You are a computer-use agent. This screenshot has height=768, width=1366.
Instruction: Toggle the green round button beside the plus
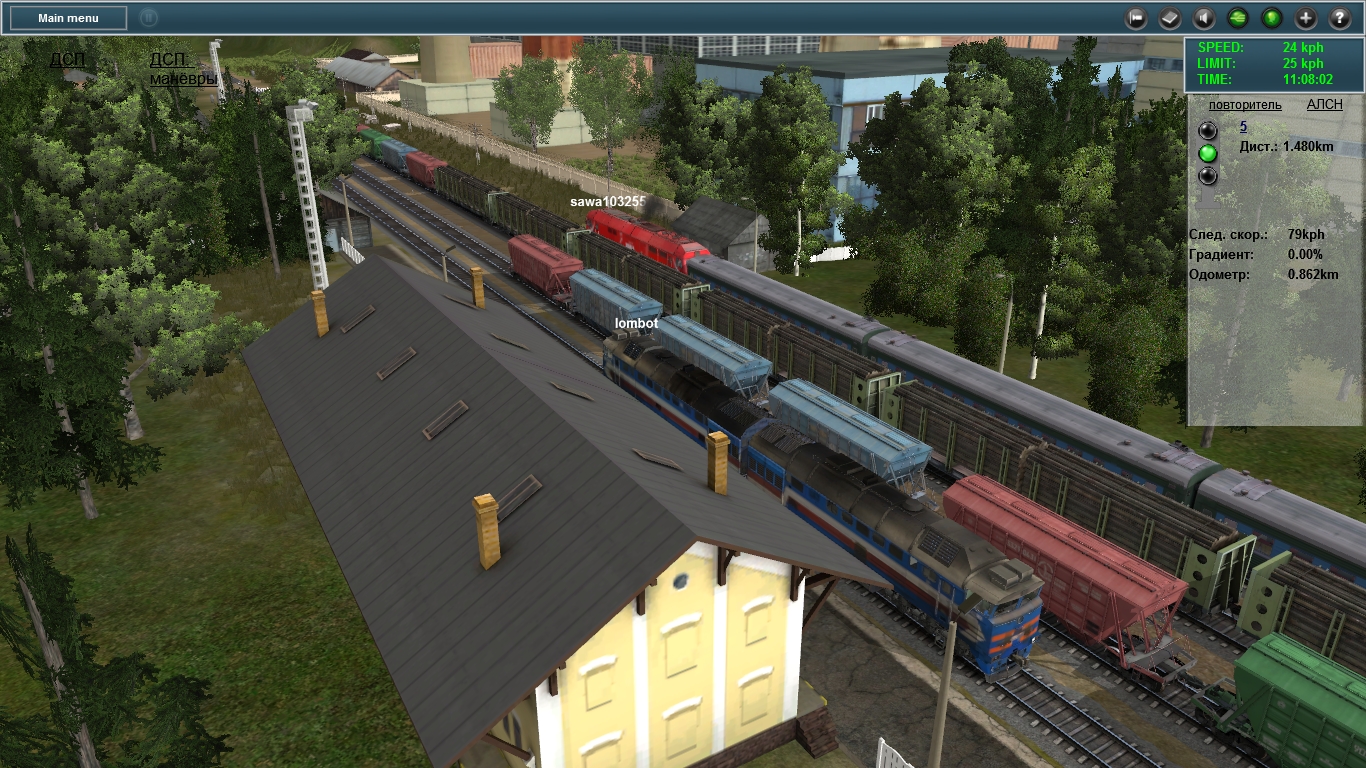pyautogui.click(x=1272, y=18)
